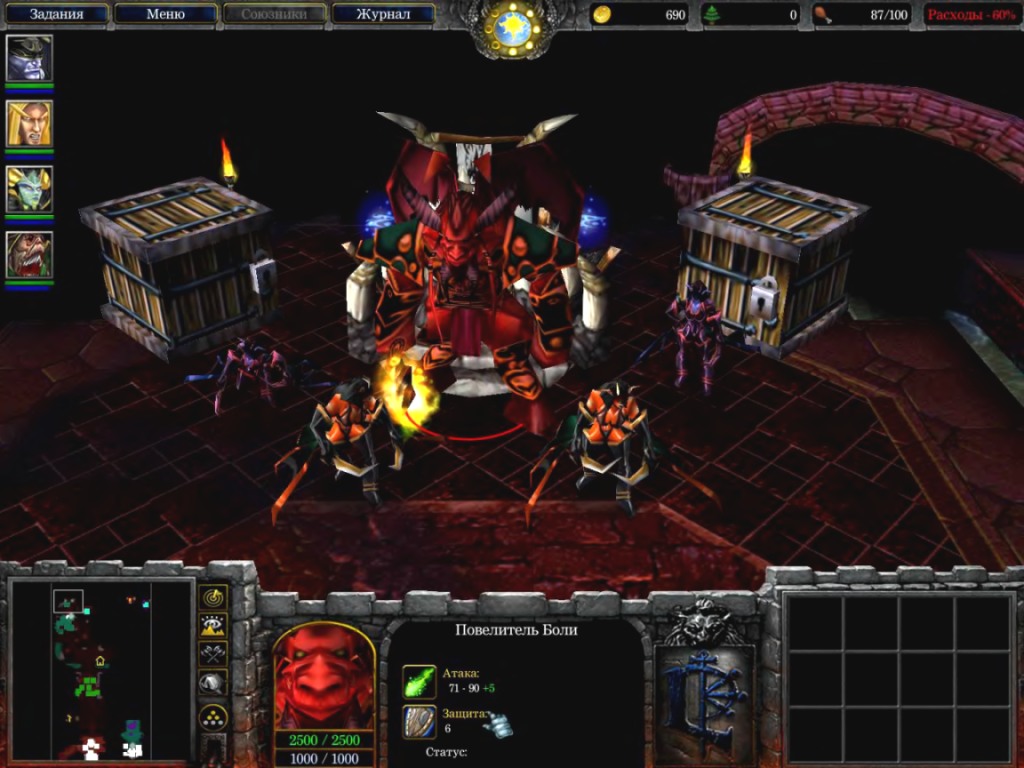The width and height of the screenshot is (1024, 768).
Task: Toggle creep camp display on minimap
Action: tap(213, 683)
